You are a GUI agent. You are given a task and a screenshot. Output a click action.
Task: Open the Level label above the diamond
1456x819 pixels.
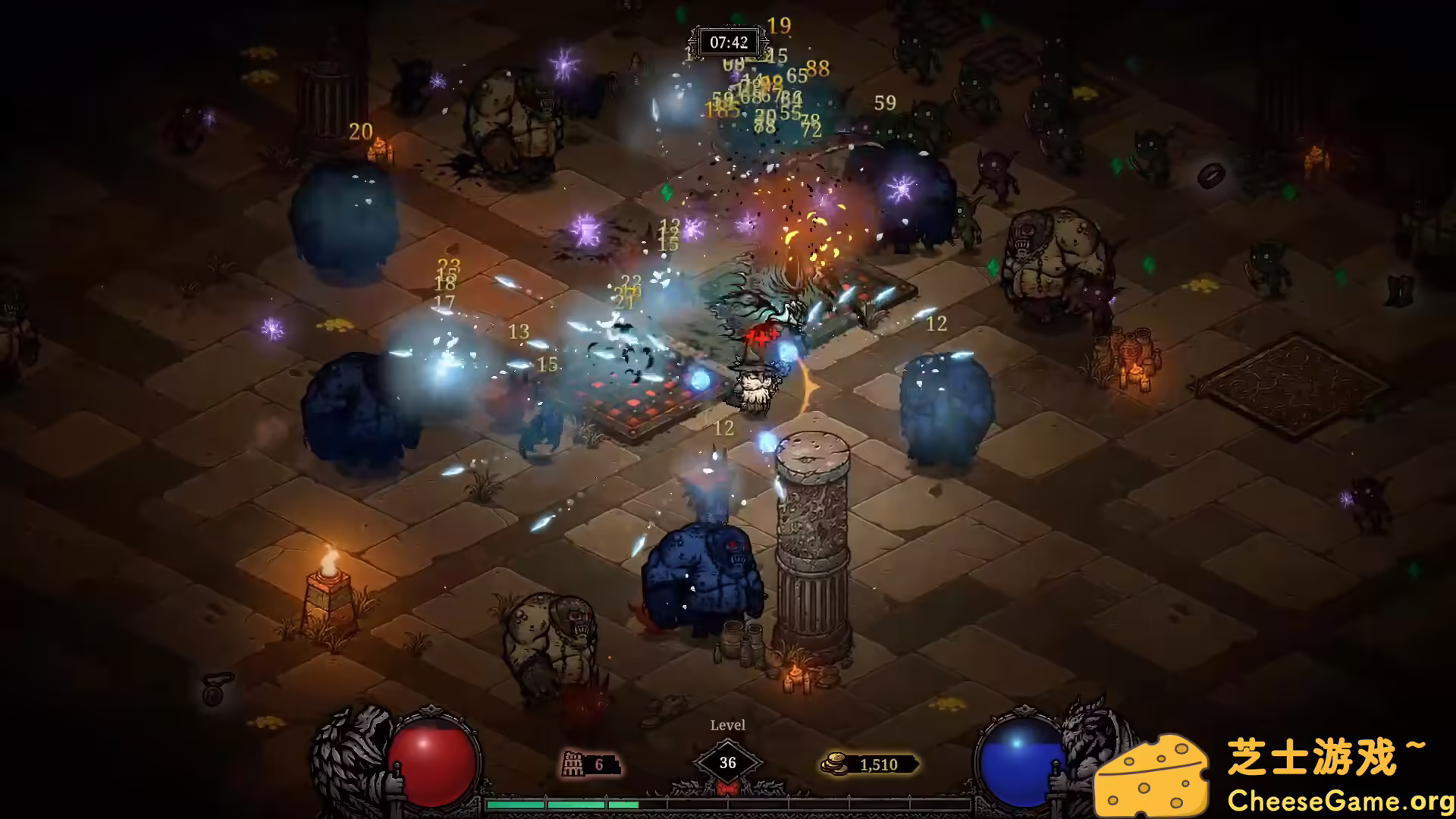[727, 725]
